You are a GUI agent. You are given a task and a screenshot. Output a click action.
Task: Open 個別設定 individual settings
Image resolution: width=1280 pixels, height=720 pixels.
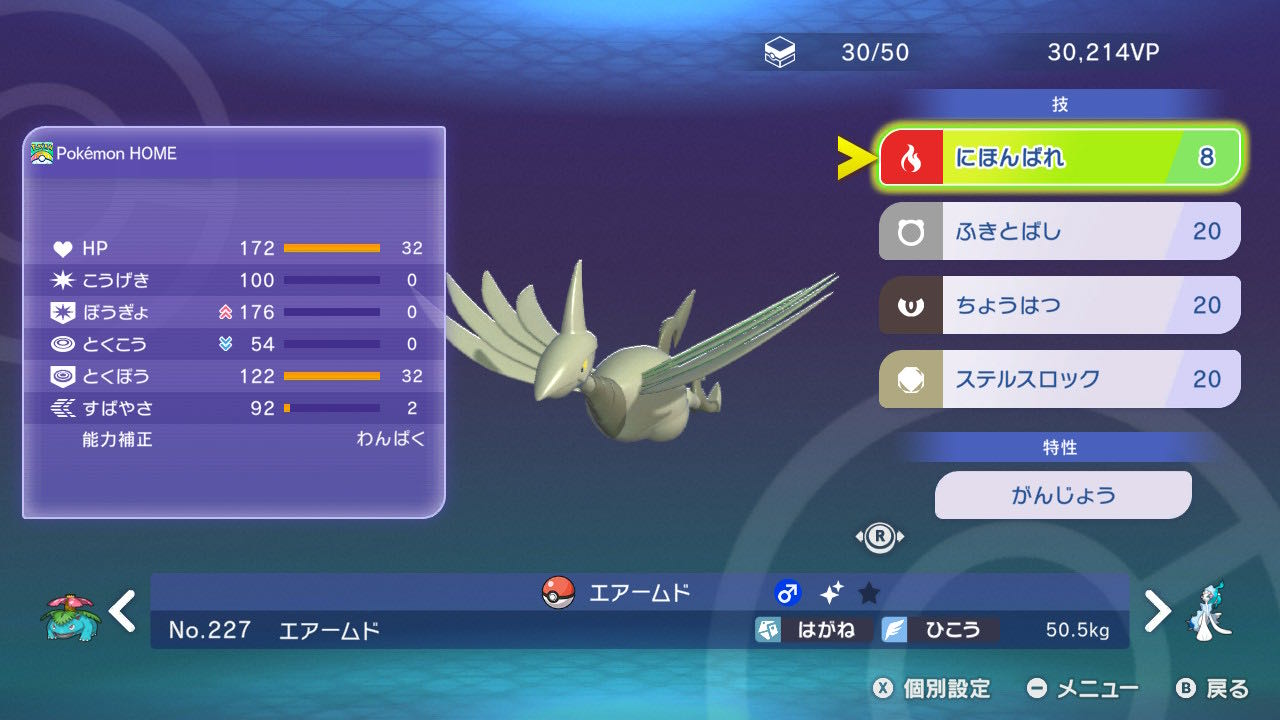(x=931, y=689)
